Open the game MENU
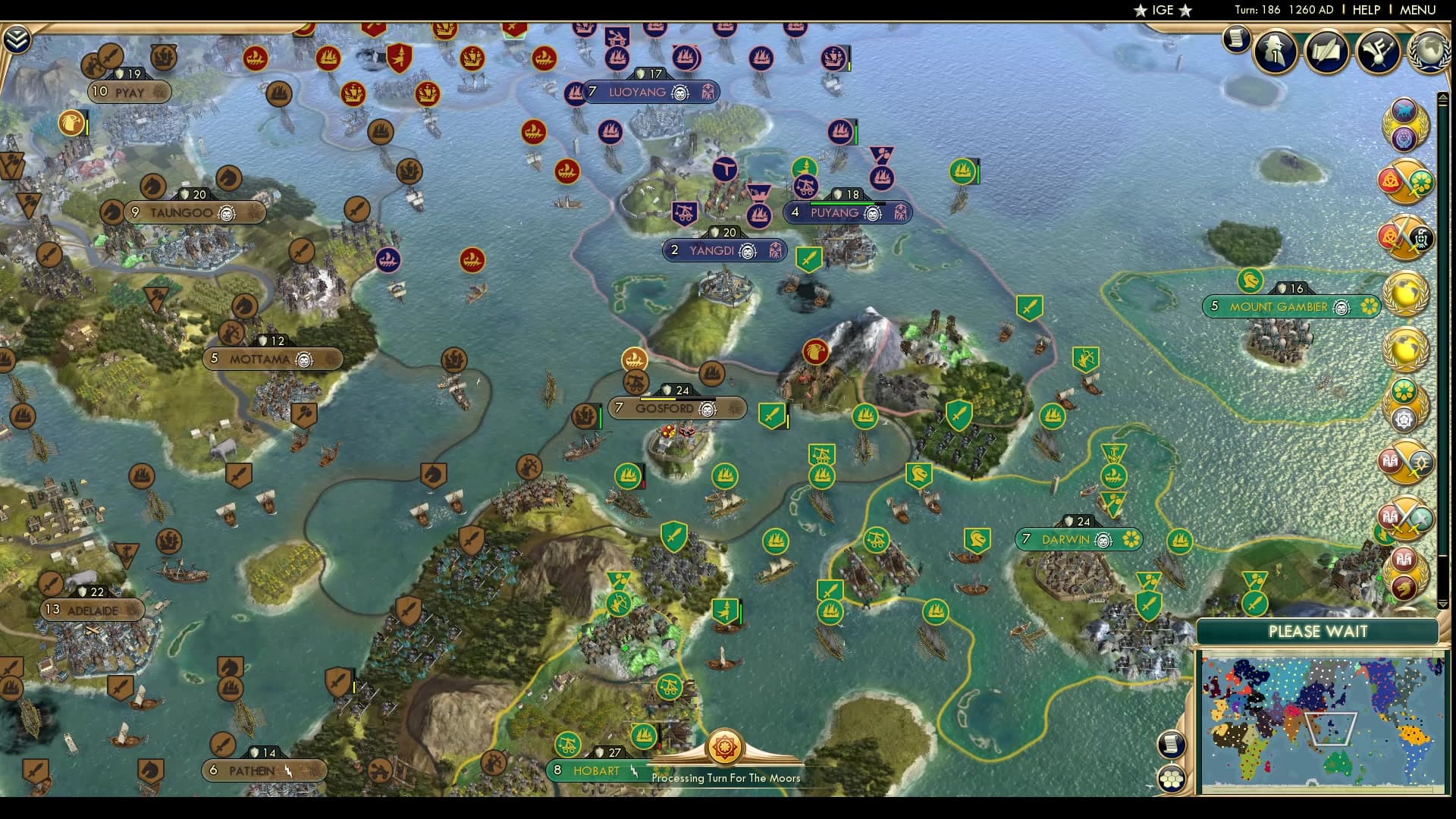Screen dimensions: 1456x819 1417,10
